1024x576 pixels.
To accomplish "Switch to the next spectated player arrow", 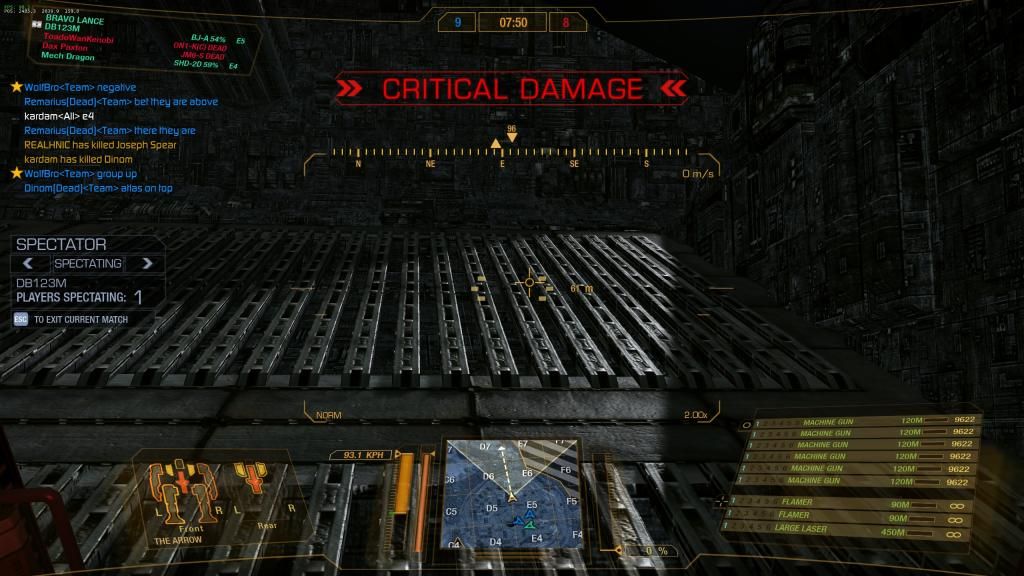I will tap(147, 263).
